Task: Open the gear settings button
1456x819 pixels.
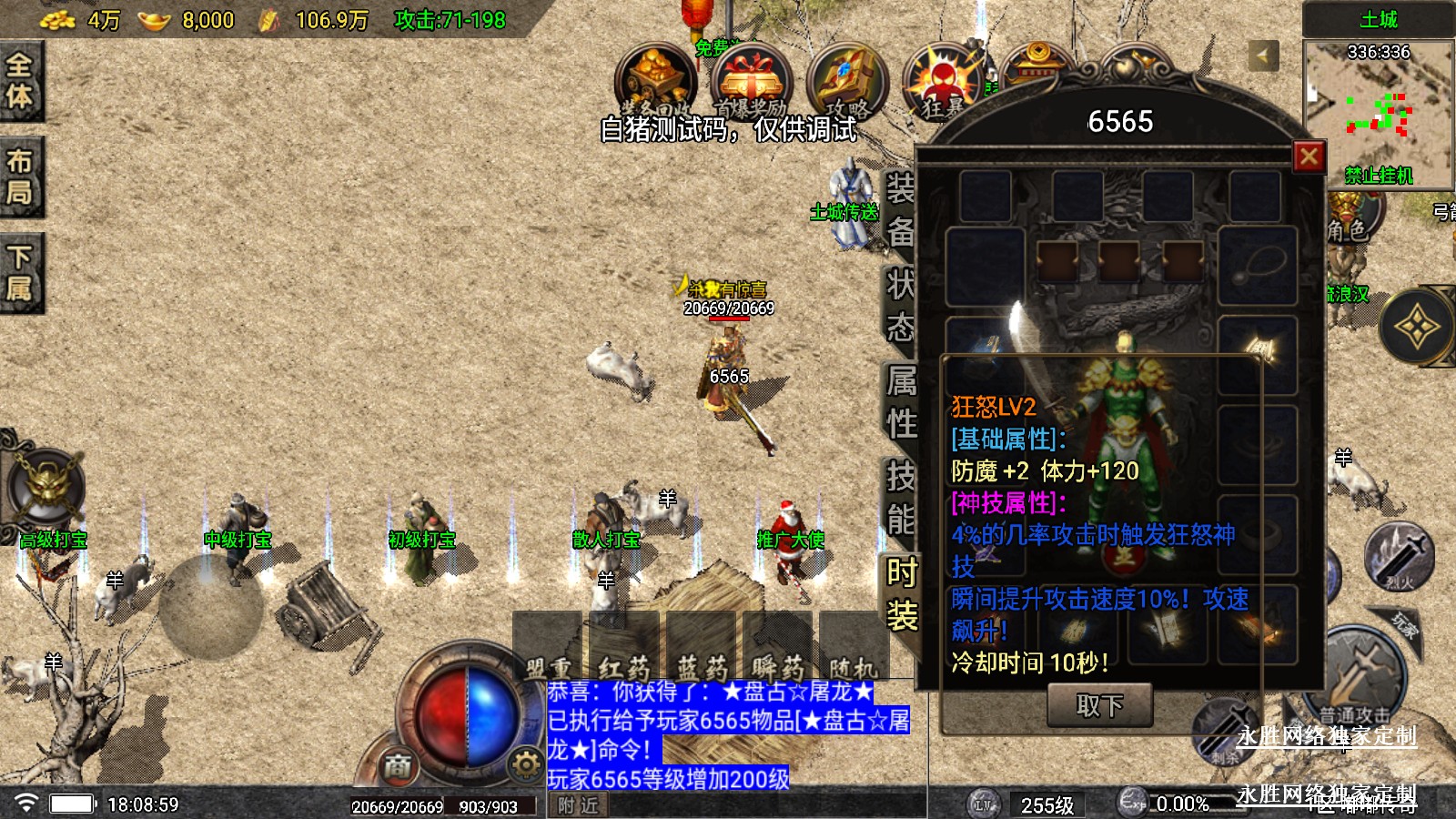Action: pos(525,764)
